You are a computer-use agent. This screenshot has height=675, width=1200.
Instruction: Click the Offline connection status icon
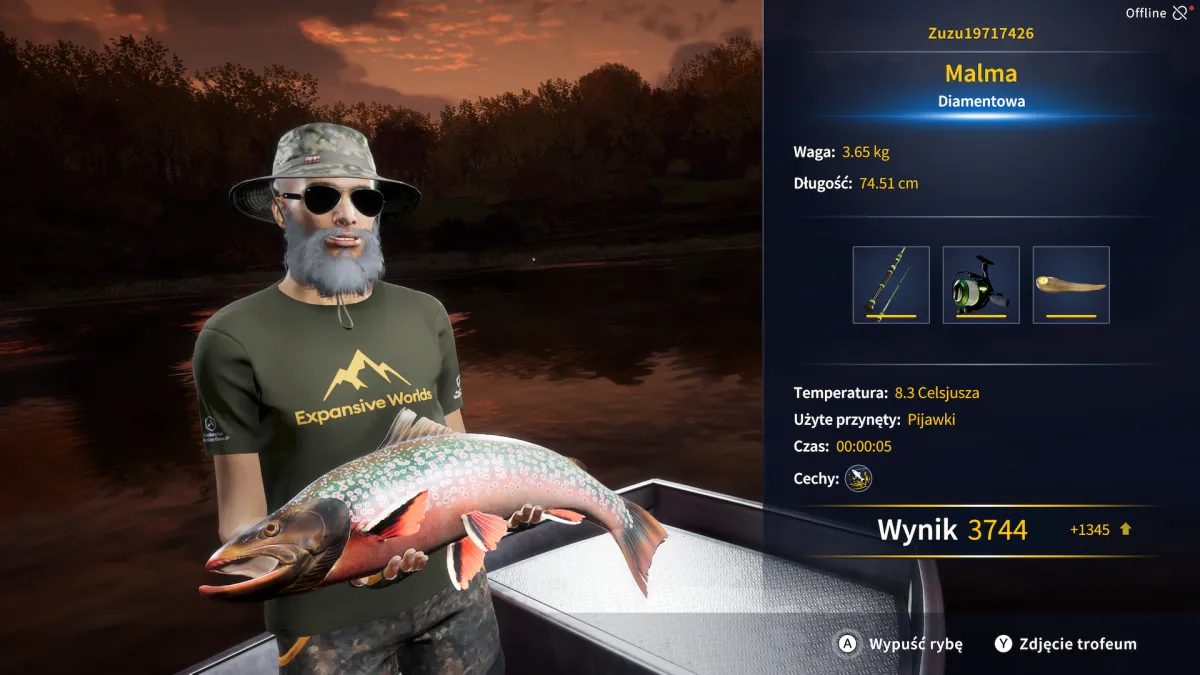pos(1181,13)
